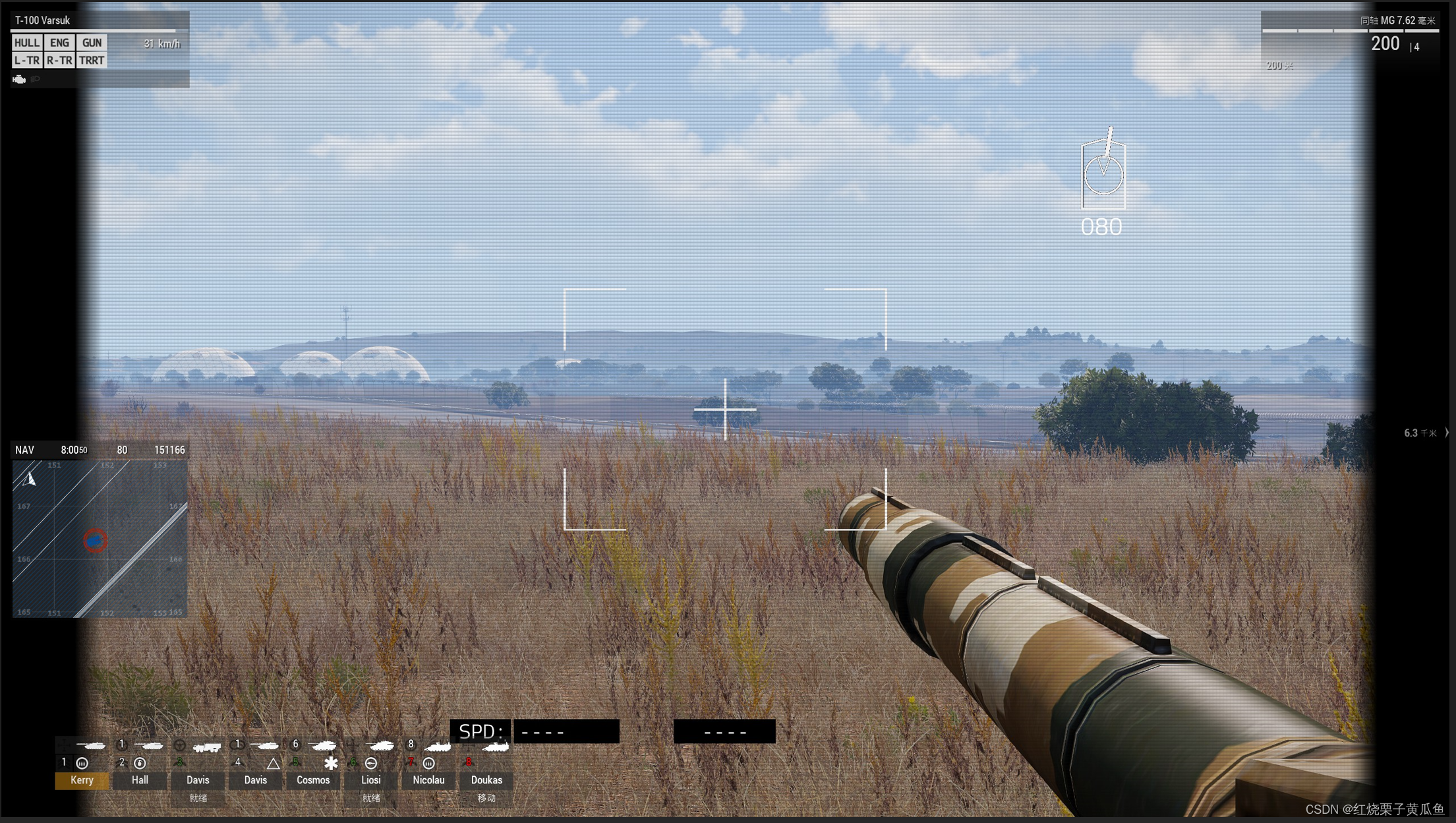Image resolution: width=1456 pixels, height=823 pixels.
Task: Select squad leader Kerry in the unit bar
Action: 82,780
